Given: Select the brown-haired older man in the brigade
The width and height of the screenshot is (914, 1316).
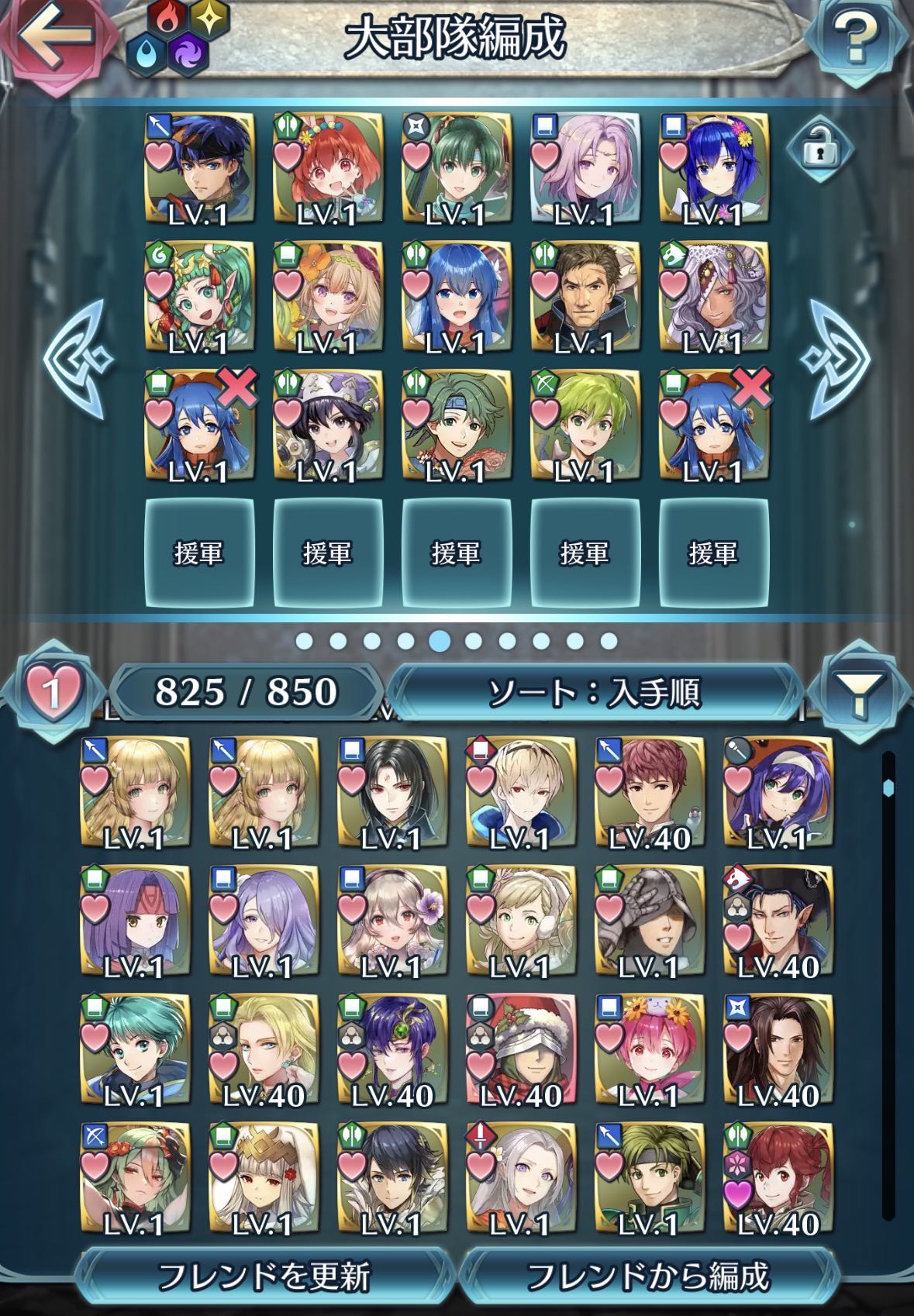Looking at the screenshot, I should pyautogui.click(x=585, y=296).
